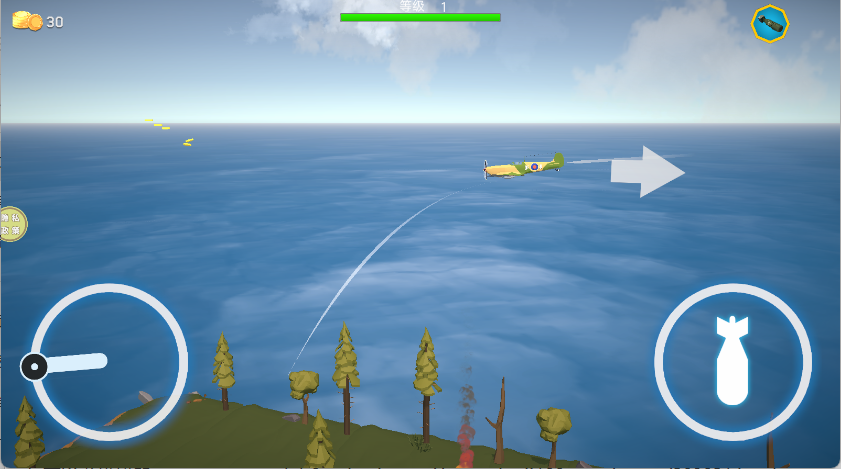Open the yellow privacy policy badge
The height and width of the screenshot is (469, 841).
pyautogui.click(x=11, y=224)
